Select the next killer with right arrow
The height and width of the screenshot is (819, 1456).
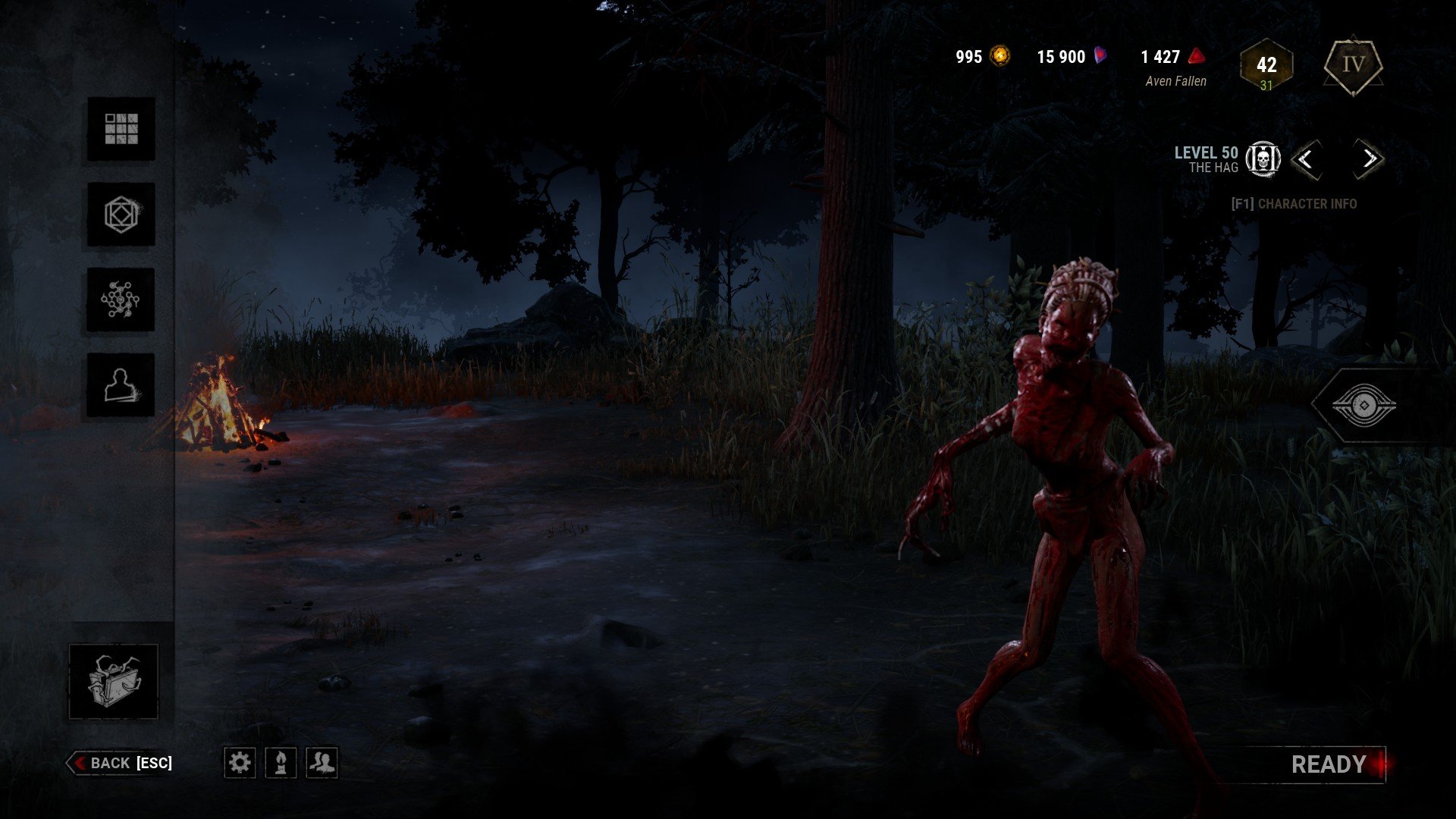pyautogui.click(x=1369, y=159)
